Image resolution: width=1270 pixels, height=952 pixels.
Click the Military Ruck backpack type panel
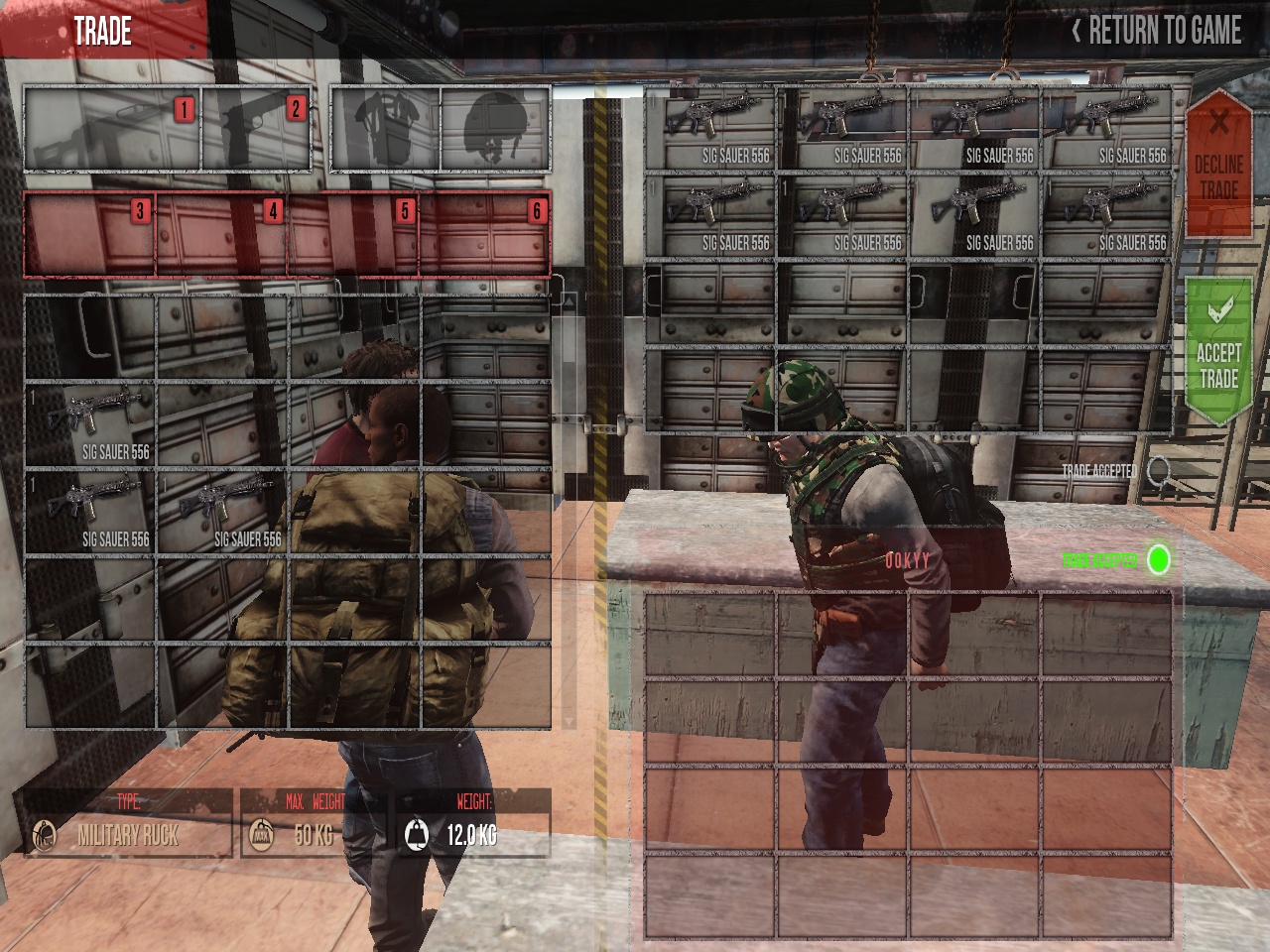[x=128, y=824]
